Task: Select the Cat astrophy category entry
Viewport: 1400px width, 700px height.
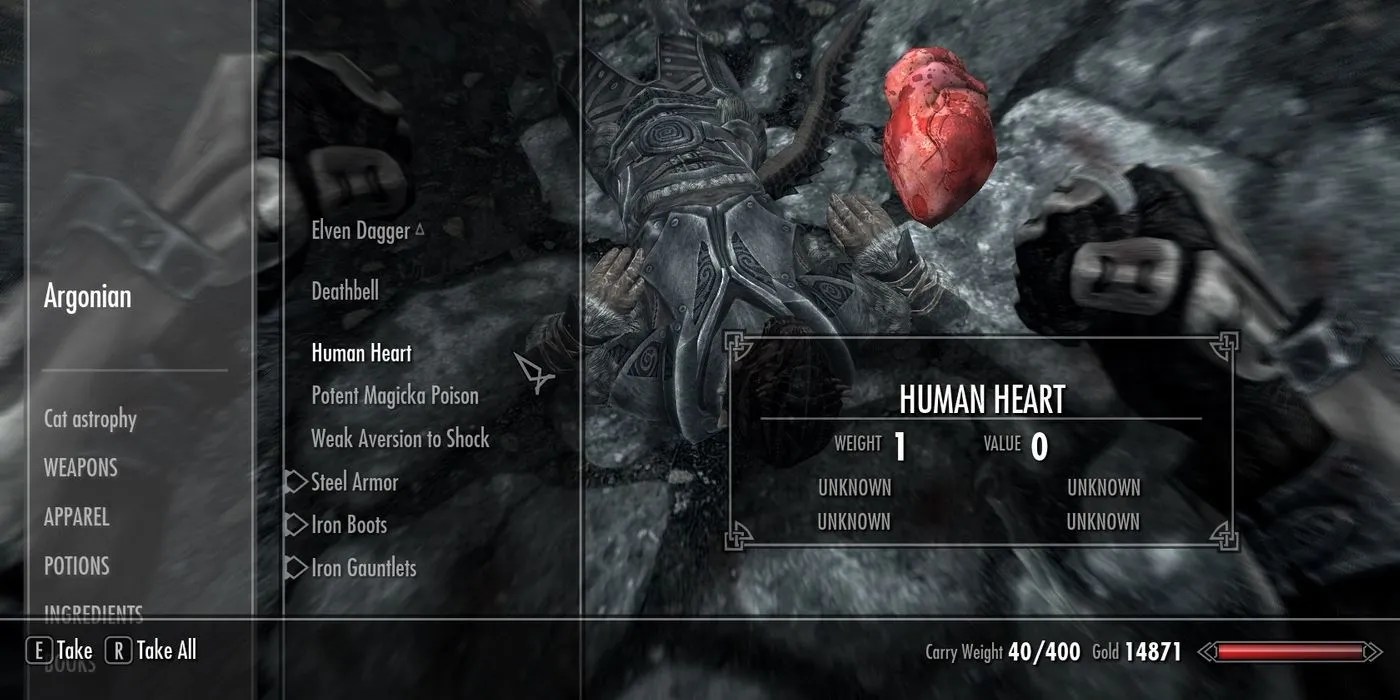Action: click(x=90, y=419)
